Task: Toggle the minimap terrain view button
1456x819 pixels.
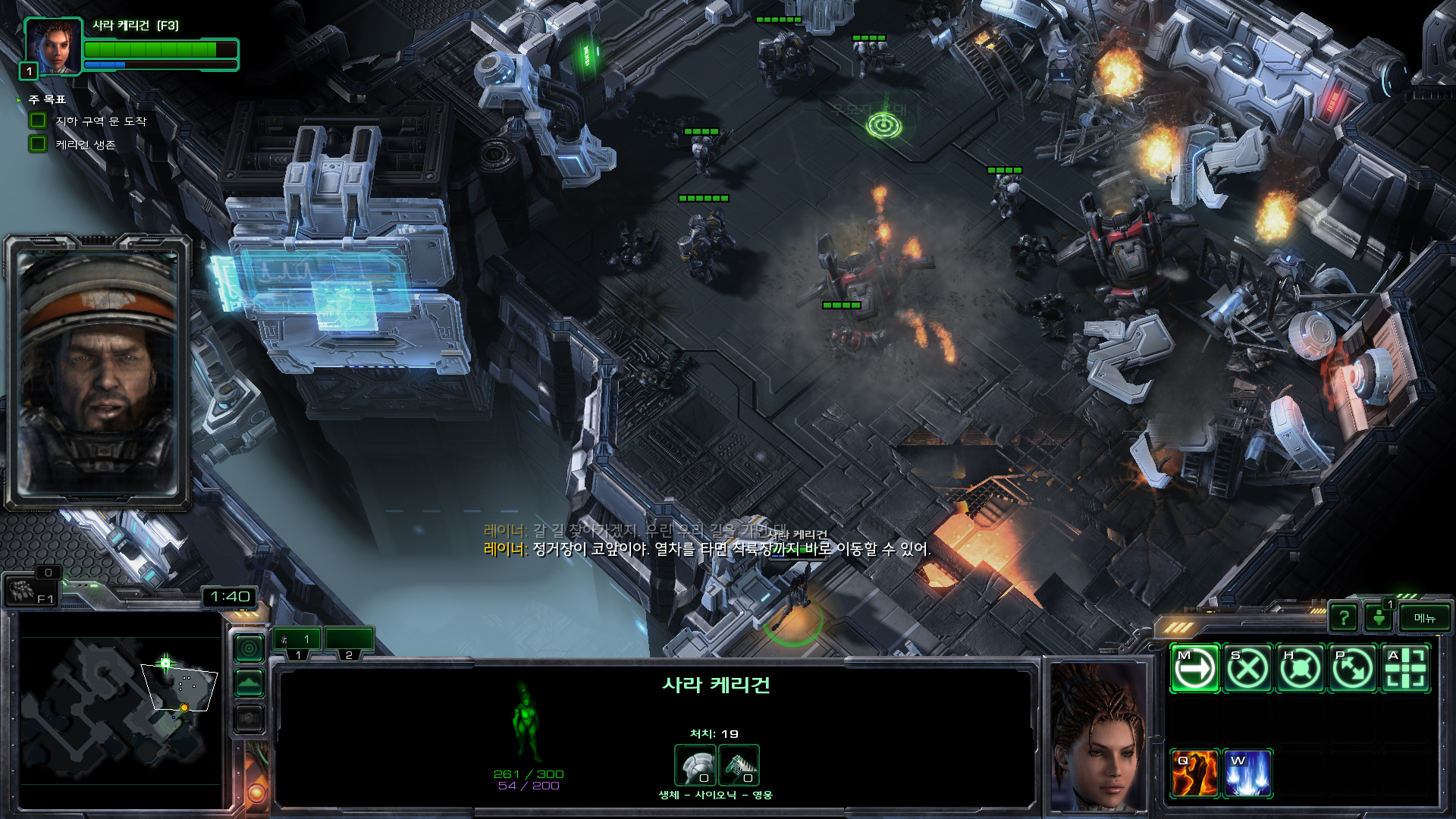Action: point(249,683)
